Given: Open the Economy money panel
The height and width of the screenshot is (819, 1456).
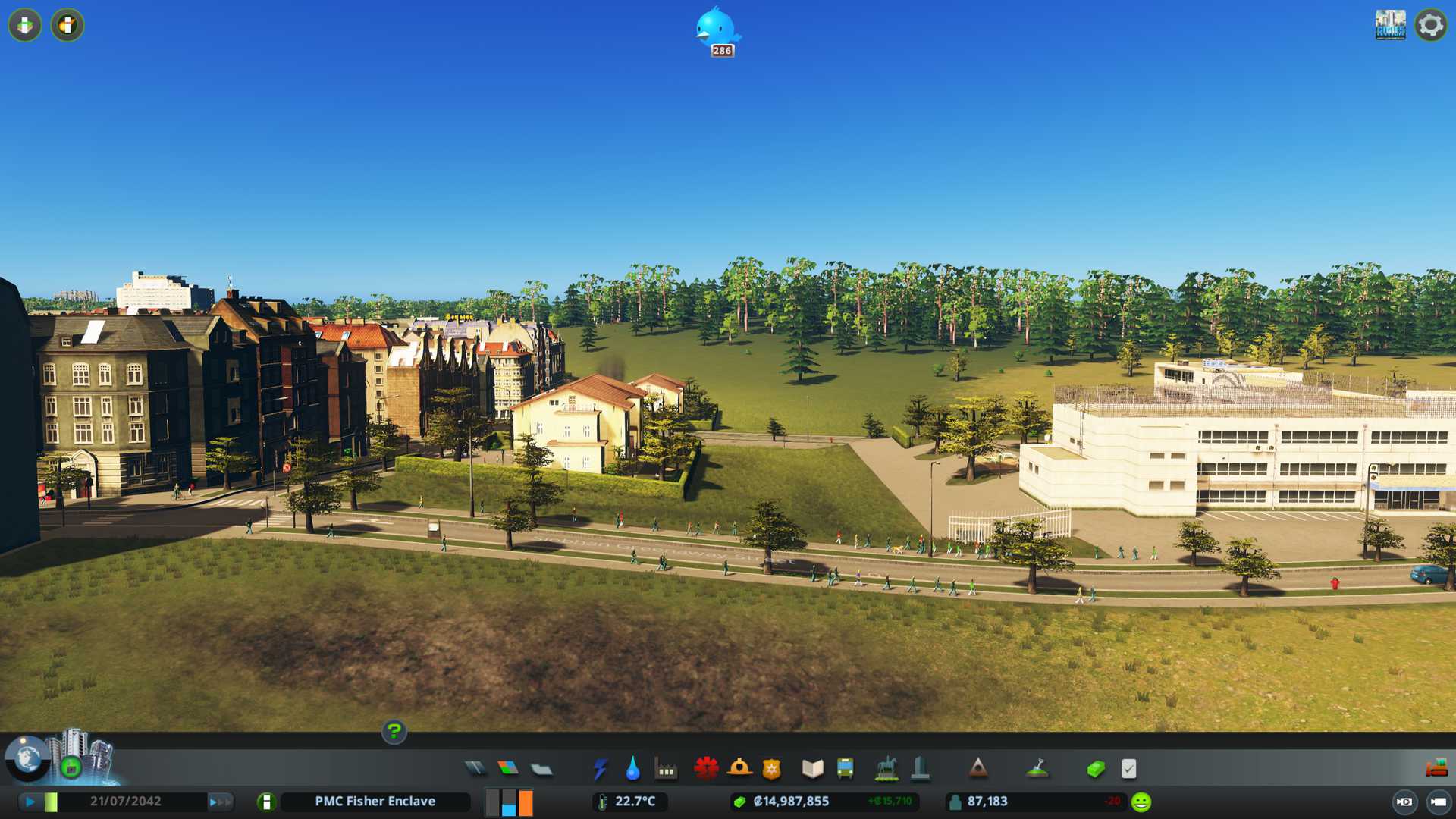Looking at the screenshot, I should point(1096,769).
